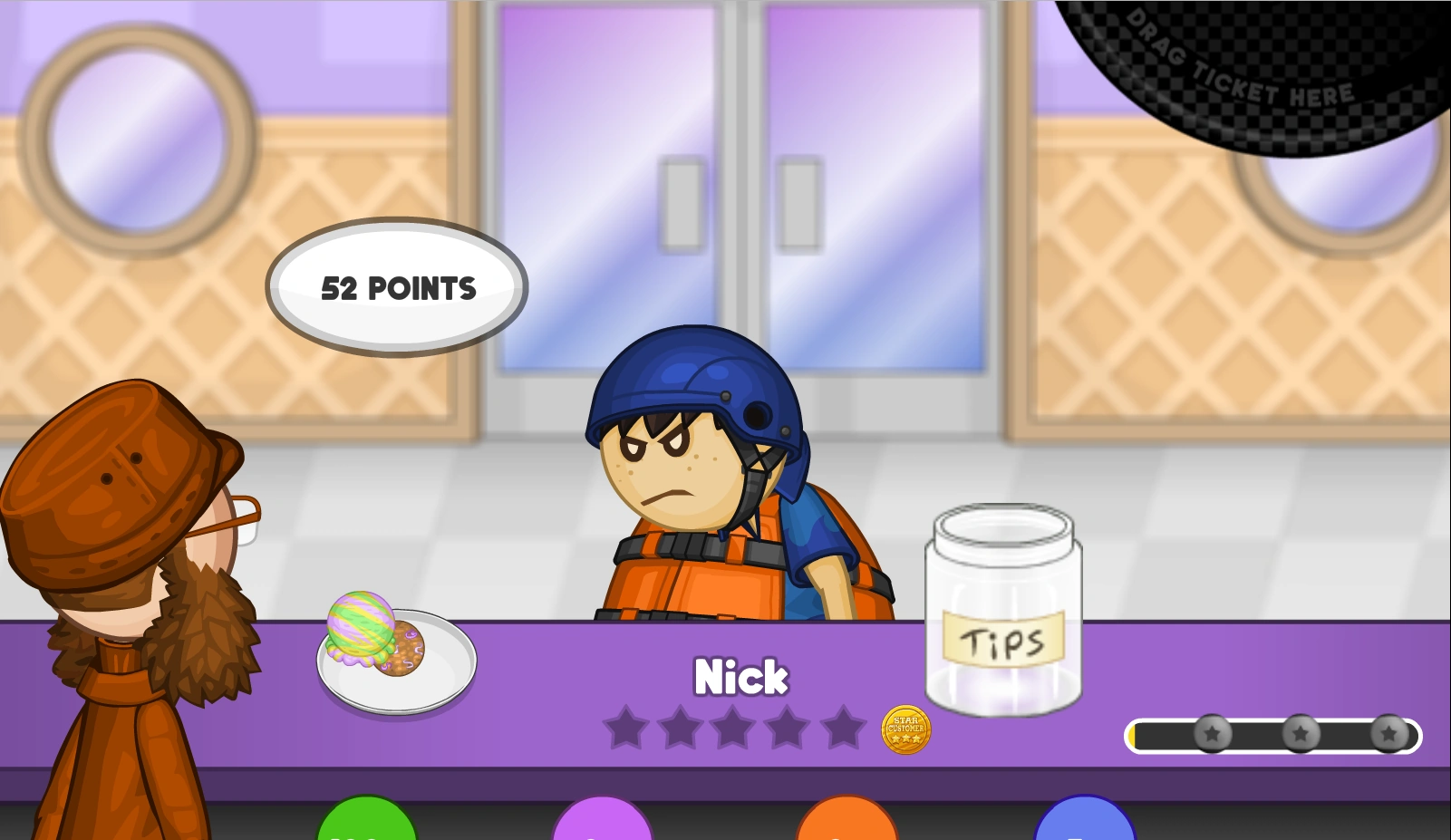Click the last star marker on the progress bar
The width and height of the screenshot is (1451, 840).
(x=1388, y=734)
